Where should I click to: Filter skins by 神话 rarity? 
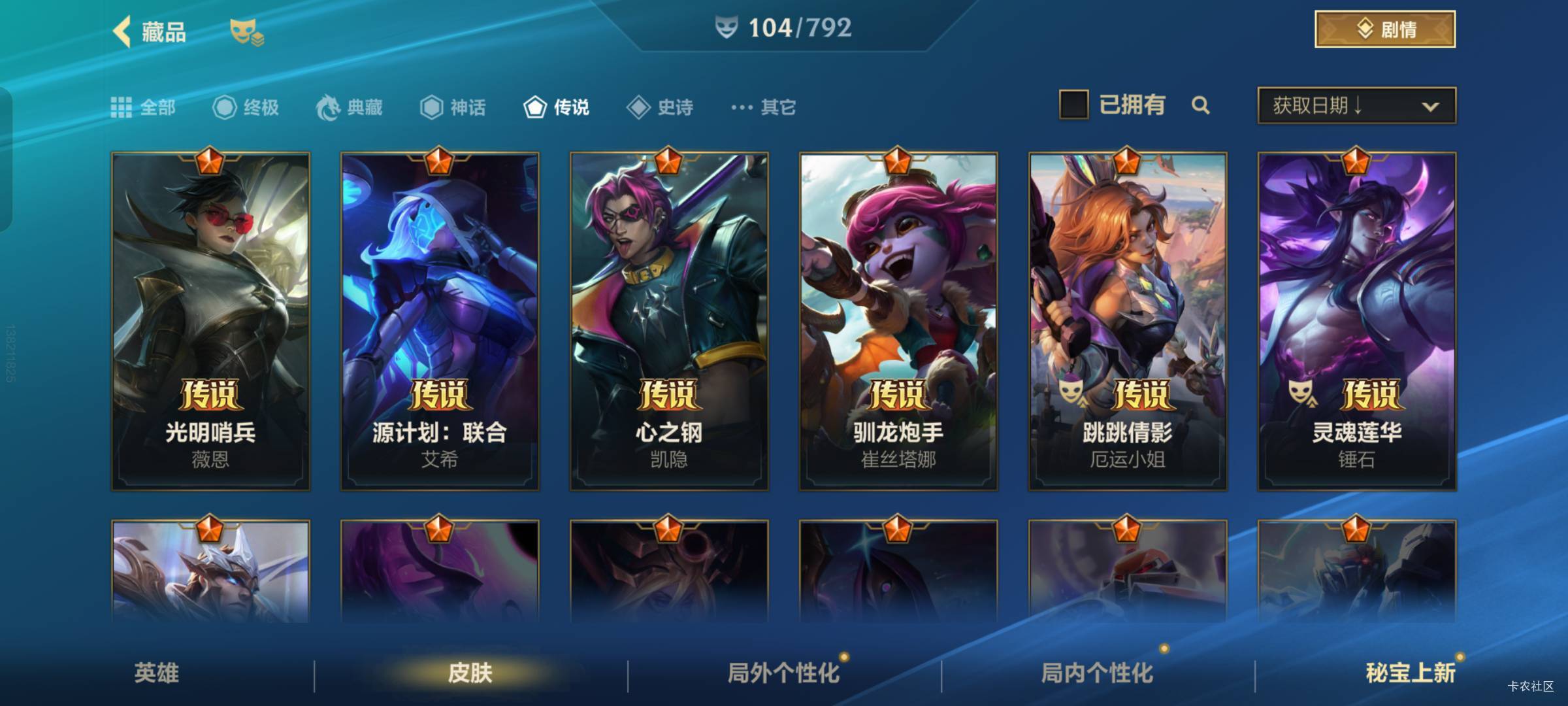click(x=453, y=107)
